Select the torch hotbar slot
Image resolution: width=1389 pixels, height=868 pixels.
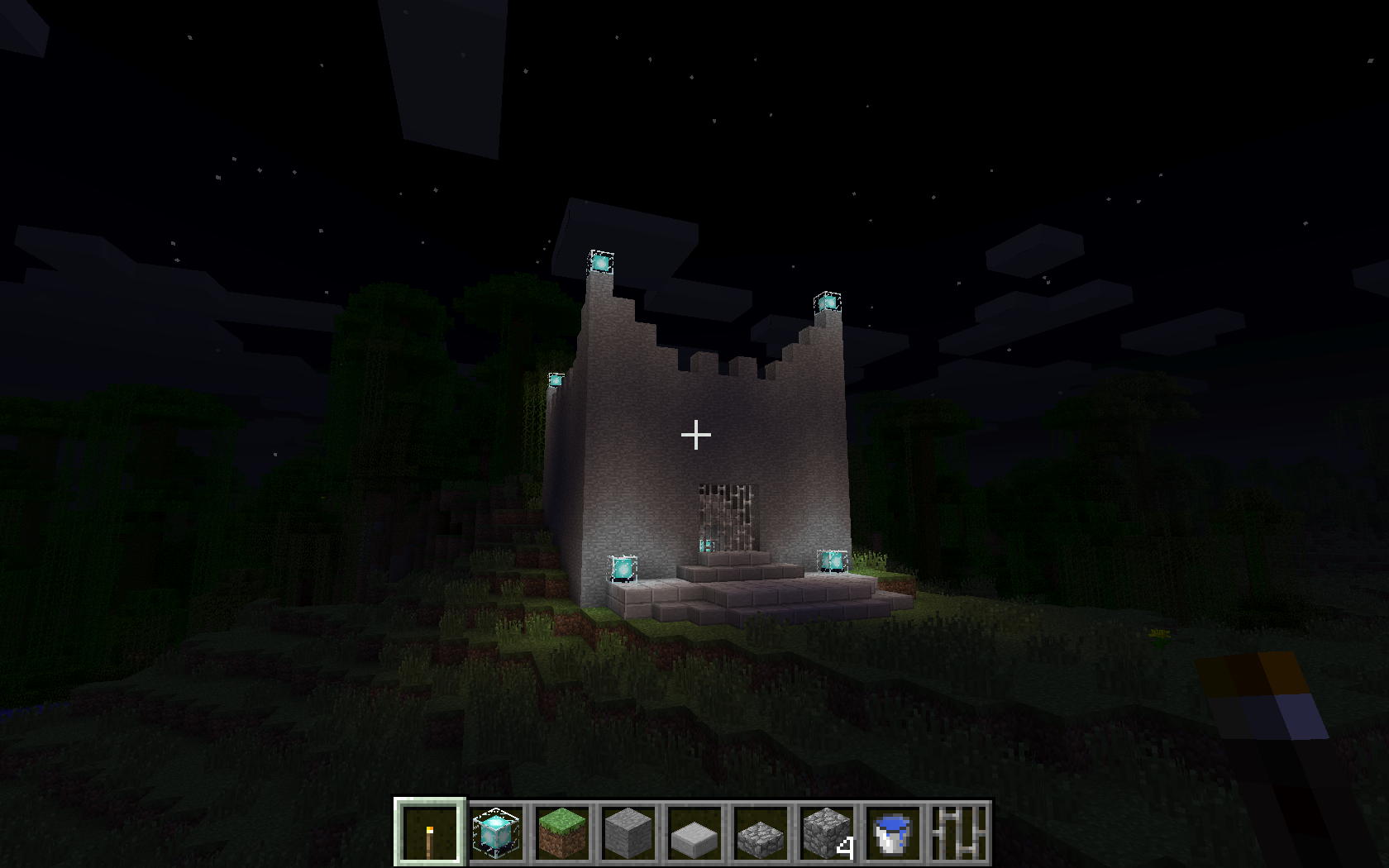(x=429, y=832)
